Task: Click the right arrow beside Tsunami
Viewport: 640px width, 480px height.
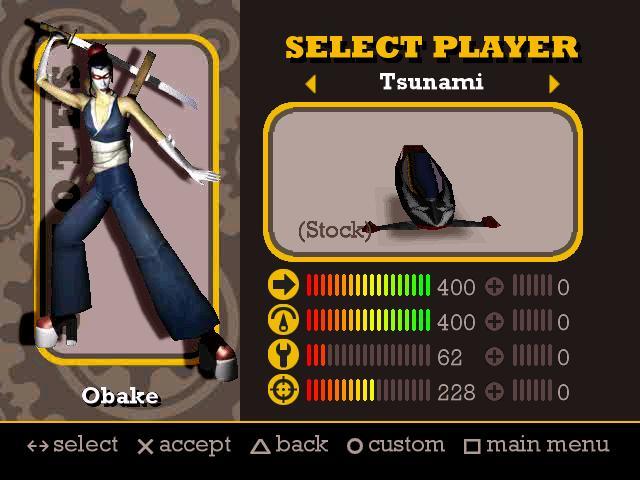Action: [554, 84]
